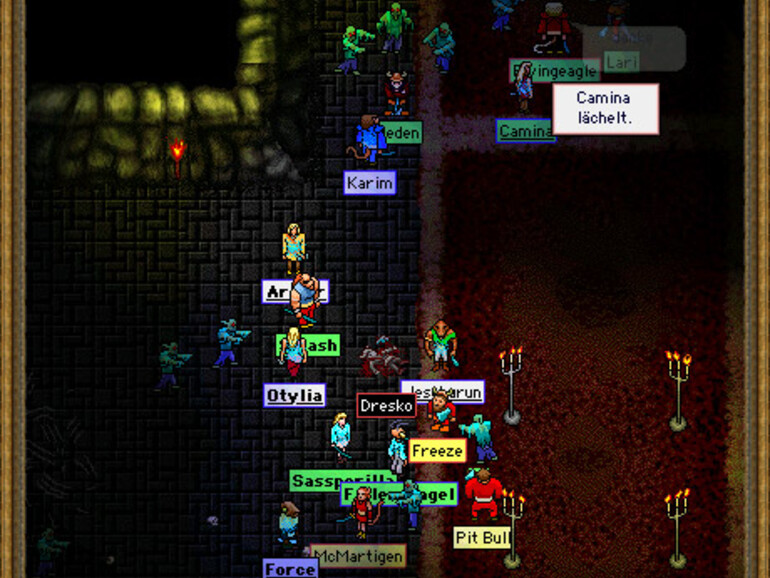Choose the yellow Freeze name tag

(x=437, y=451)
